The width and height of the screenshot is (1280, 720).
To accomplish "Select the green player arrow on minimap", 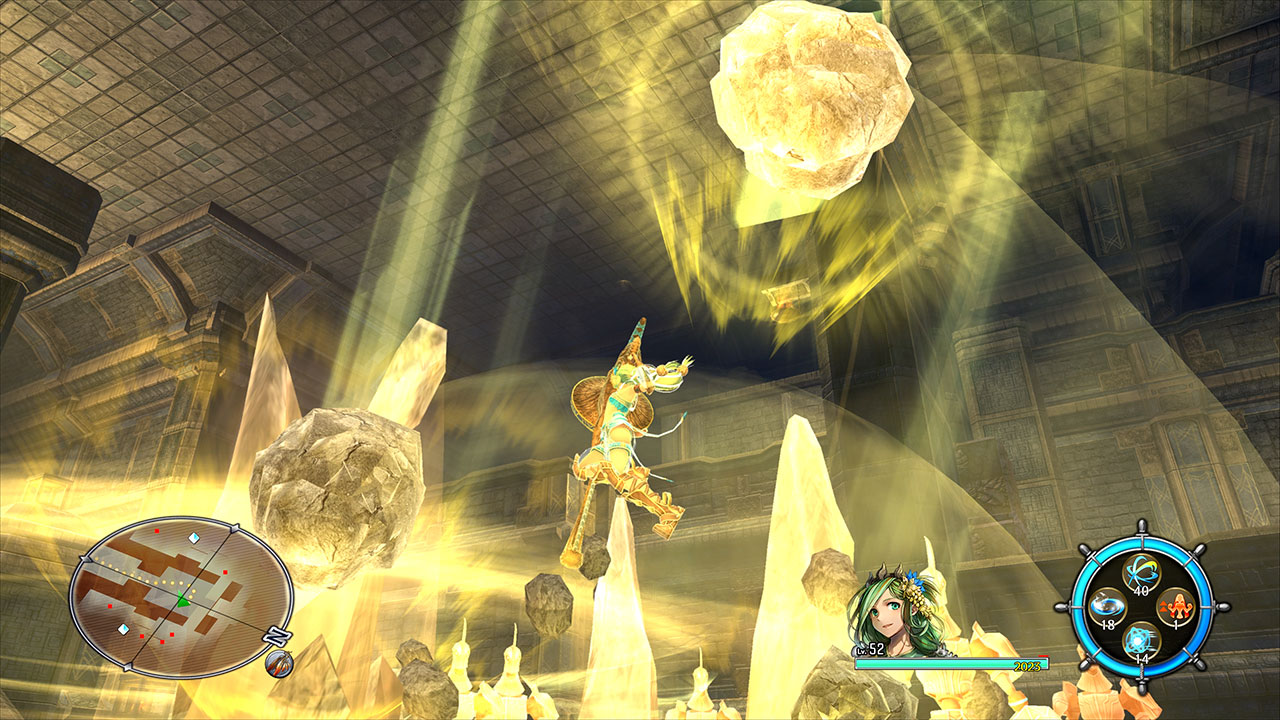I will 183,600.
